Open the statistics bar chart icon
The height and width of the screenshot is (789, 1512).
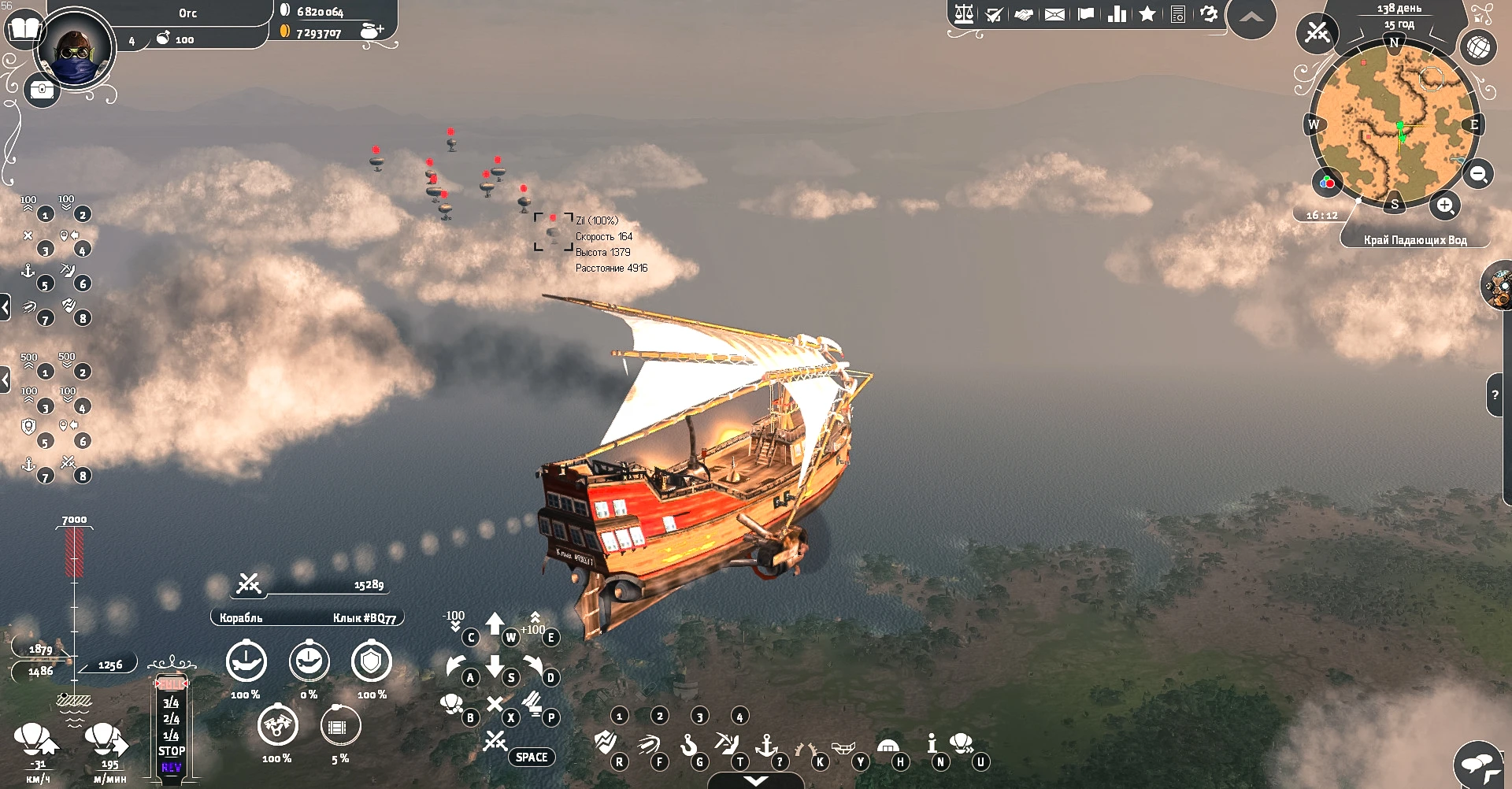click(x=1116, y=13)
